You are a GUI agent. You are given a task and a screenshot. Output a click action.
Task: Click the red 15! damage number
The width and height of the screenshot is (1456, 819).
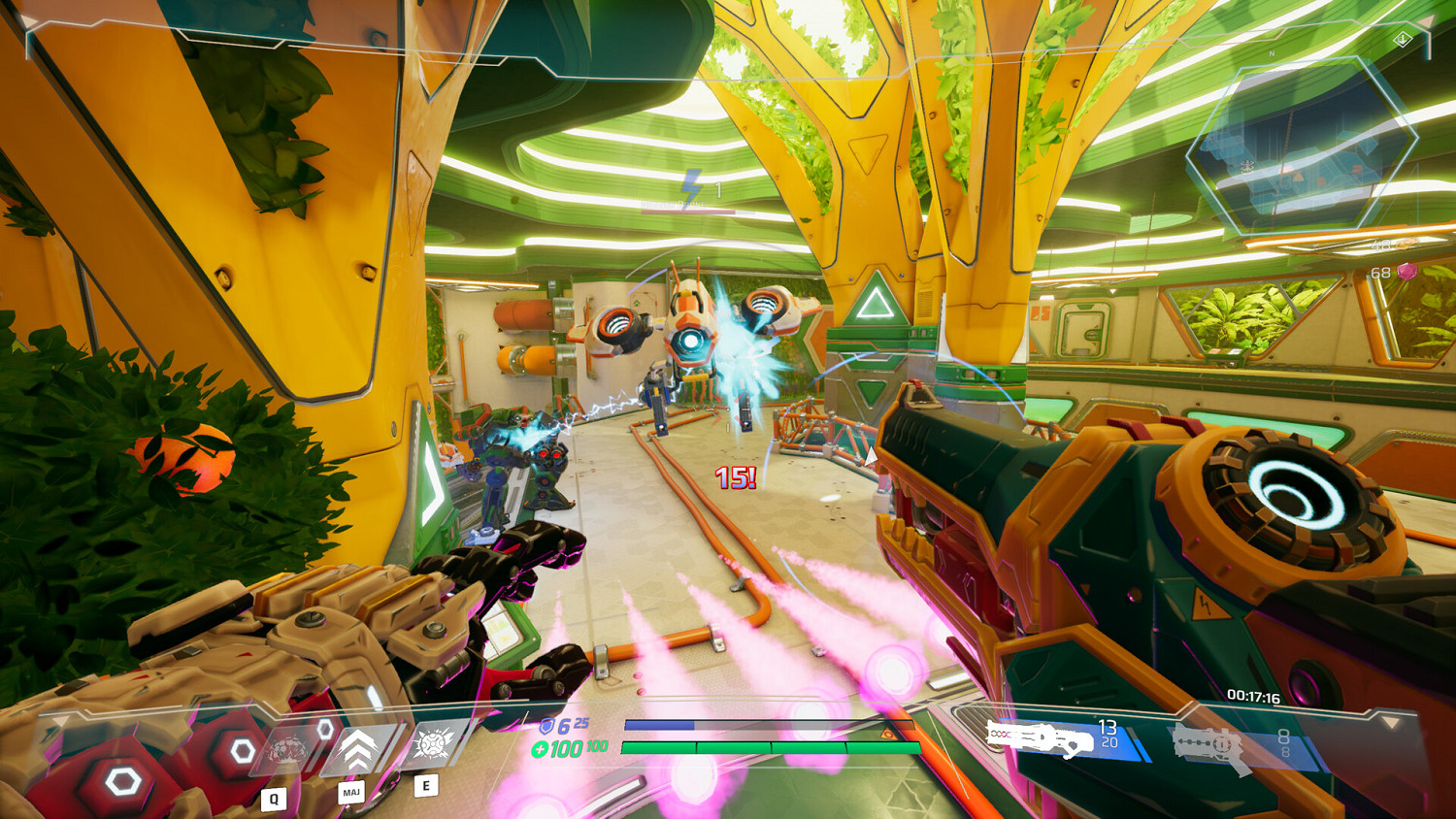click(x=734, y=476)
